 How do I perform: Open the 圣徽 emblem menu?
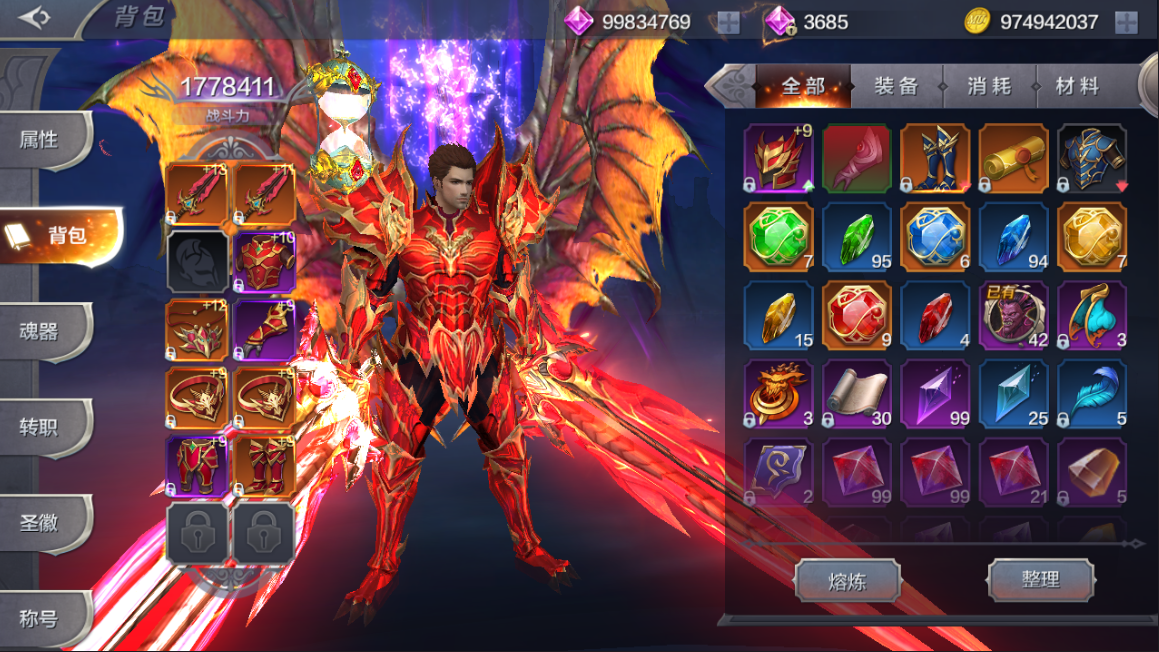(x=40, y=522)
